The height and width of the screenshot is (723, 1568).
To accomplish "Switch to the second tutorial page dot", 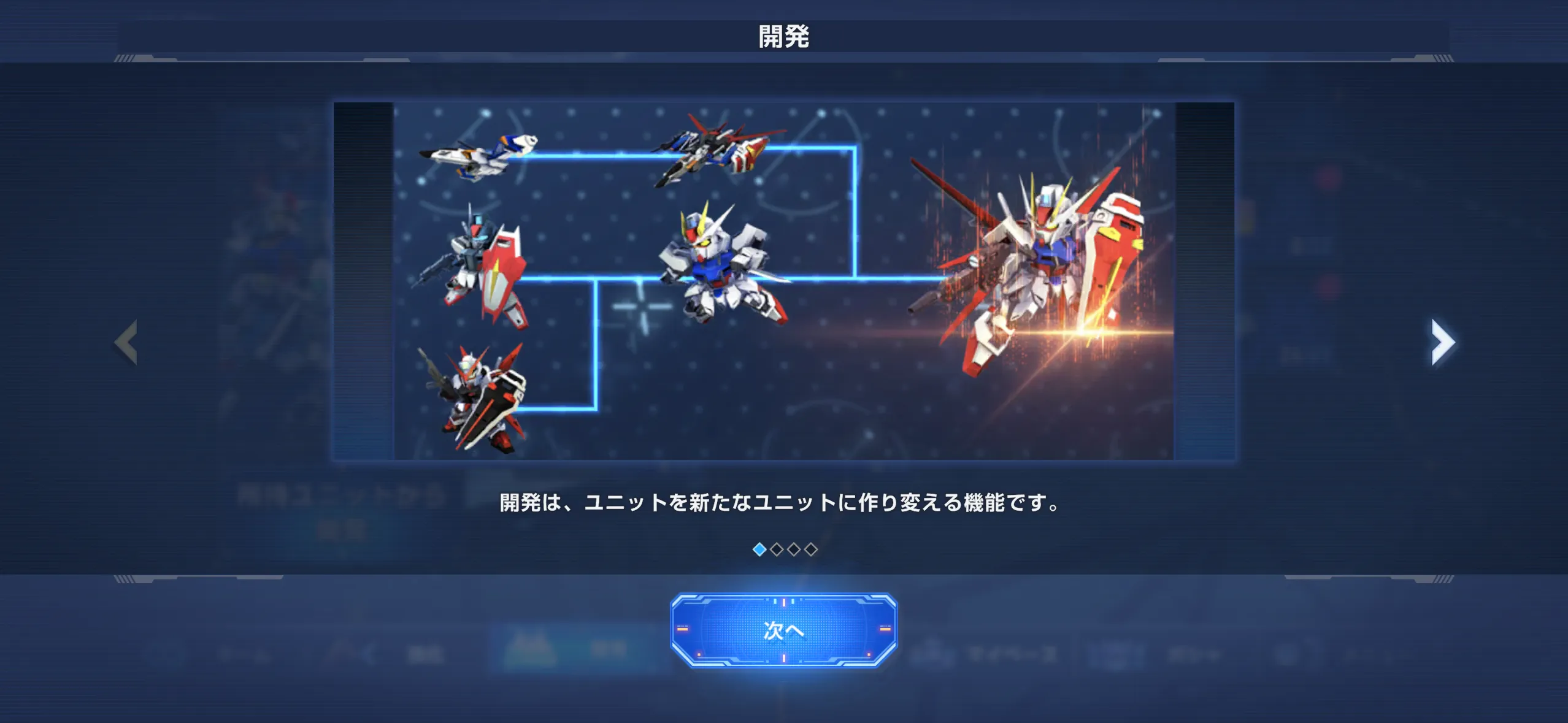I will [777, 549].
